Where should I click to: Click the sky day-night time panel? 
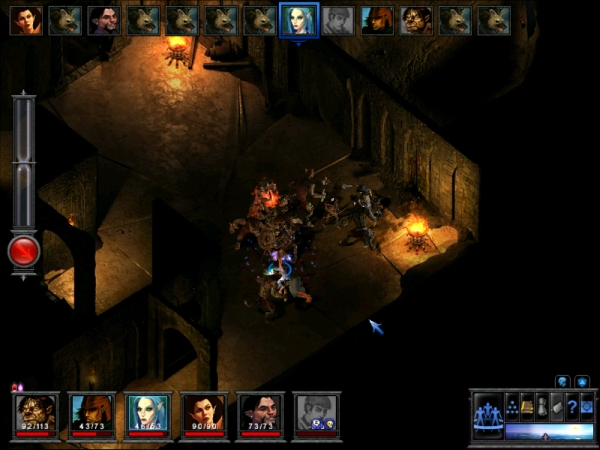[549, 431]
